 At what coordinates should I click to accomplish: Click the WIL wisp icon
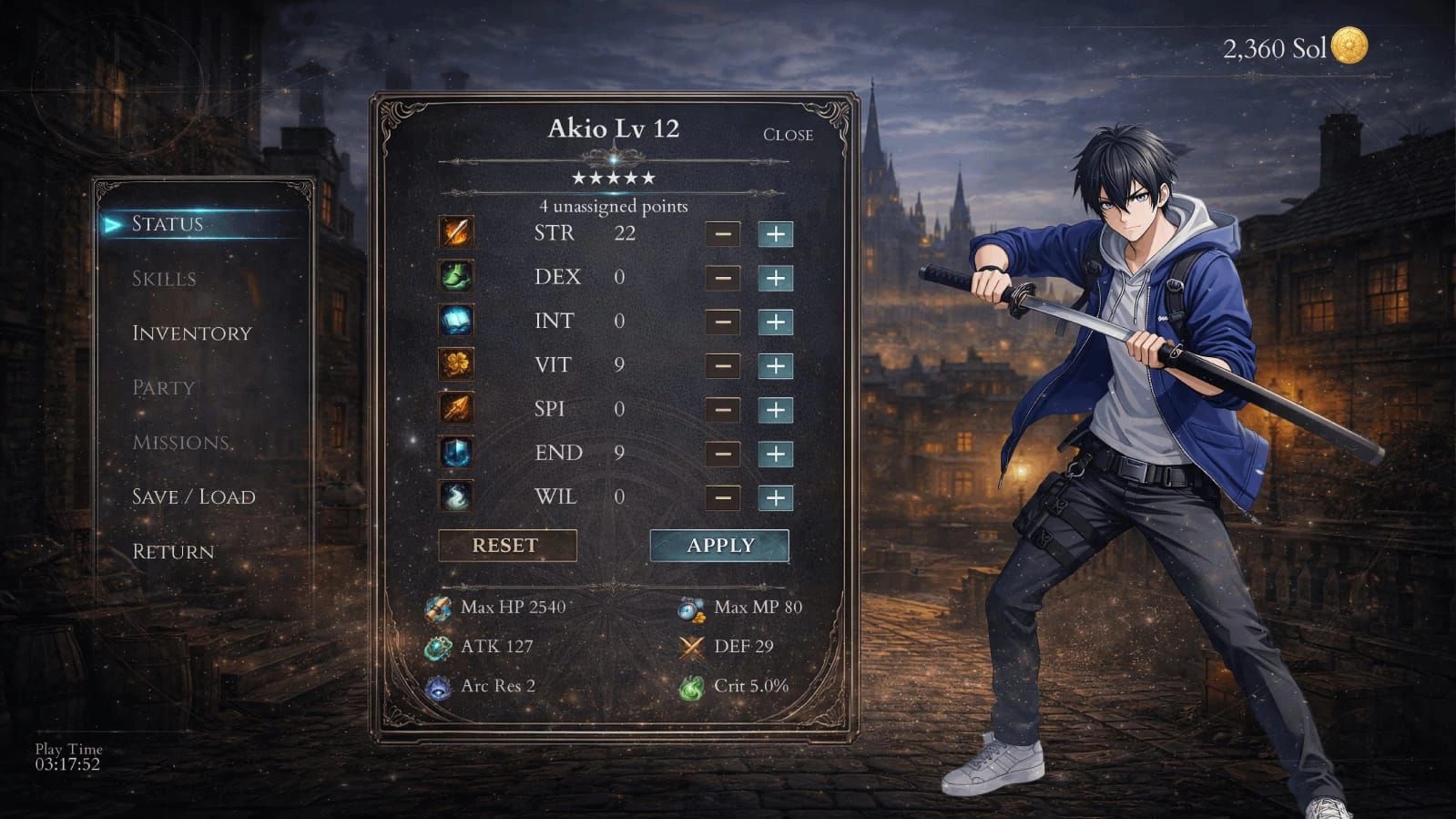456,497
